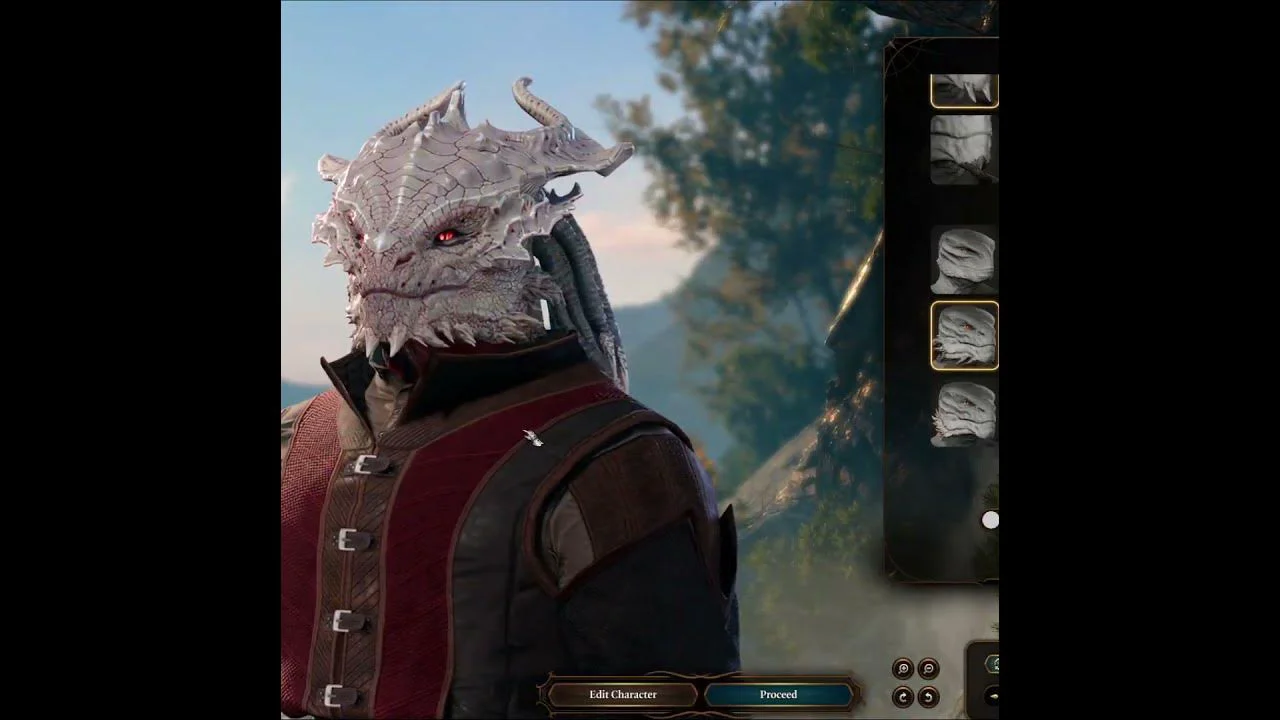This screenshot has height=720, width=1280.
Task: Pick the unhighlighted jaw thumbnail with chin spikes
Action: click(x=964, y=413)
